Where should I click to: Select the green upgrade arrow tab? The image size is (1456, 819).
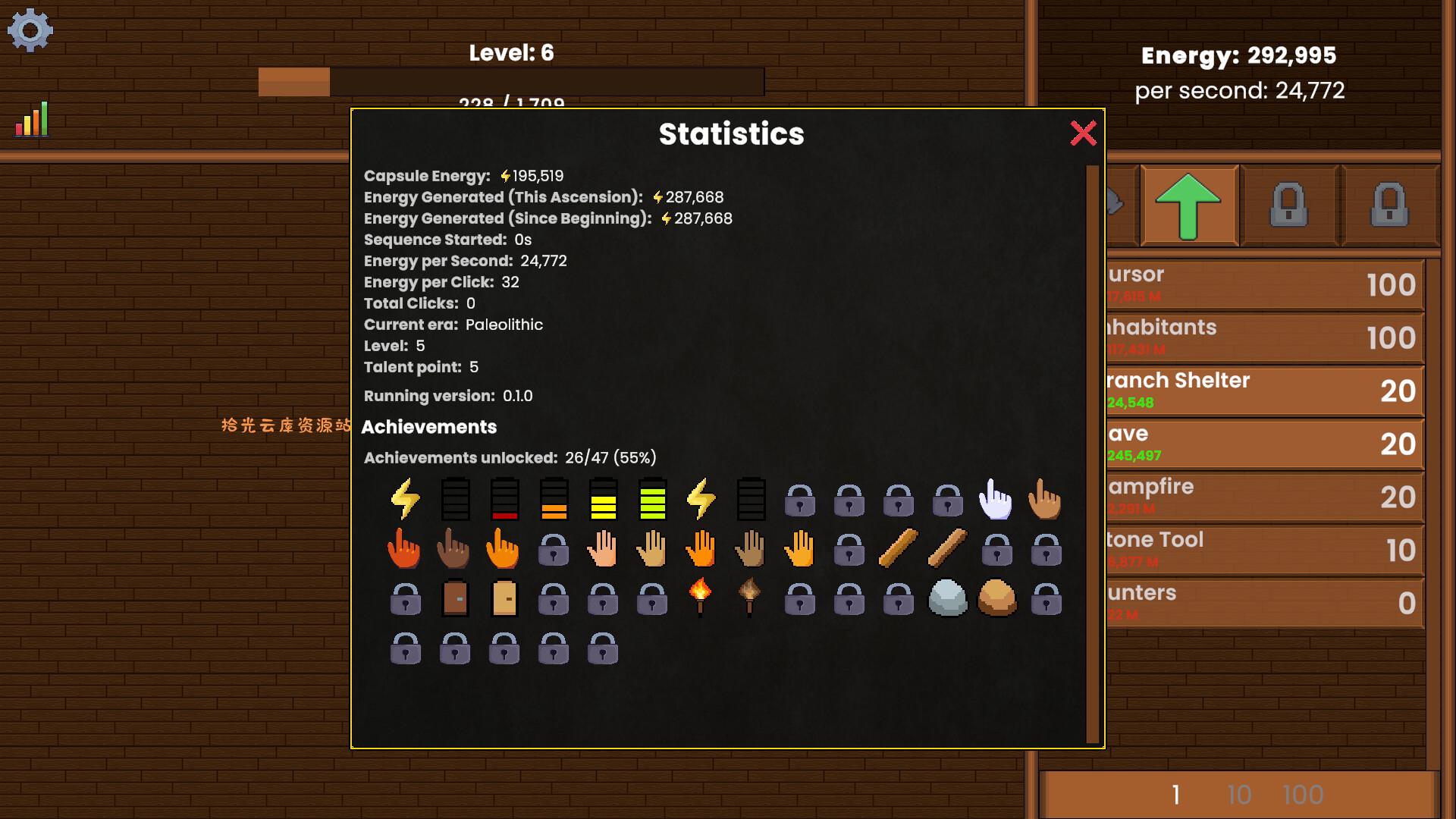pyautogui.click(x=1189, y=206)
